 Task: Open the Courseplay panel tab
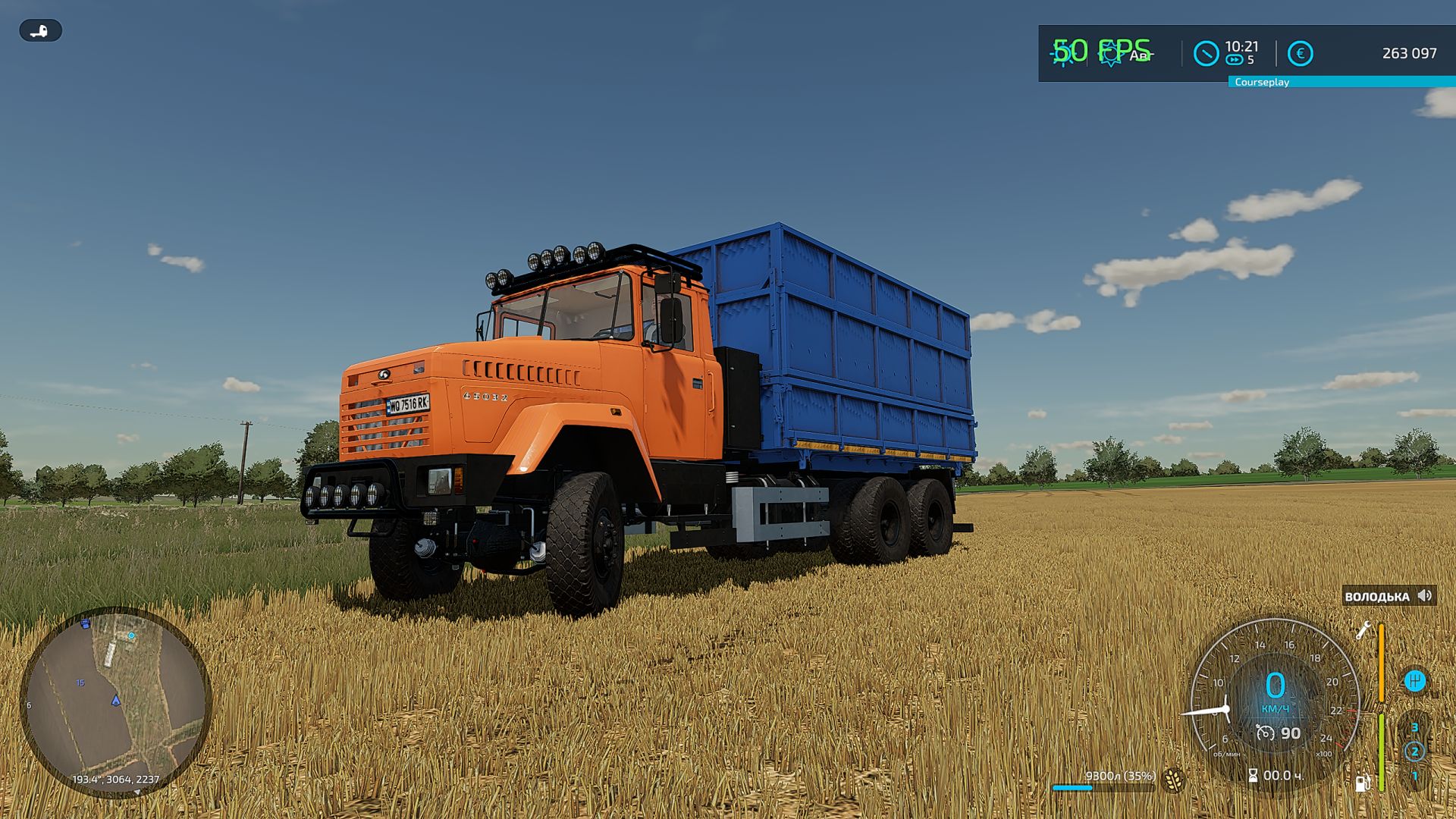tap(1261, 82)
